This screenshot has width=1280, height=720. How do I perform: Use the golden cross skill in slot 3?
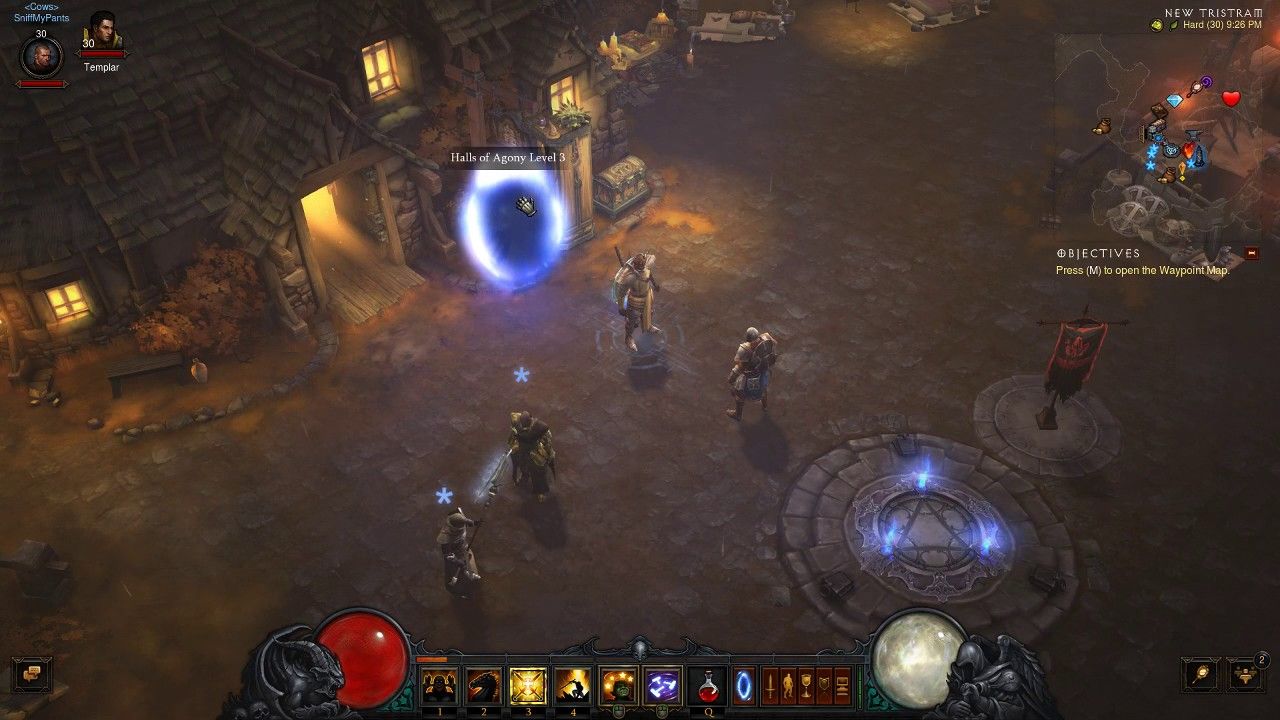coord(526,686)
